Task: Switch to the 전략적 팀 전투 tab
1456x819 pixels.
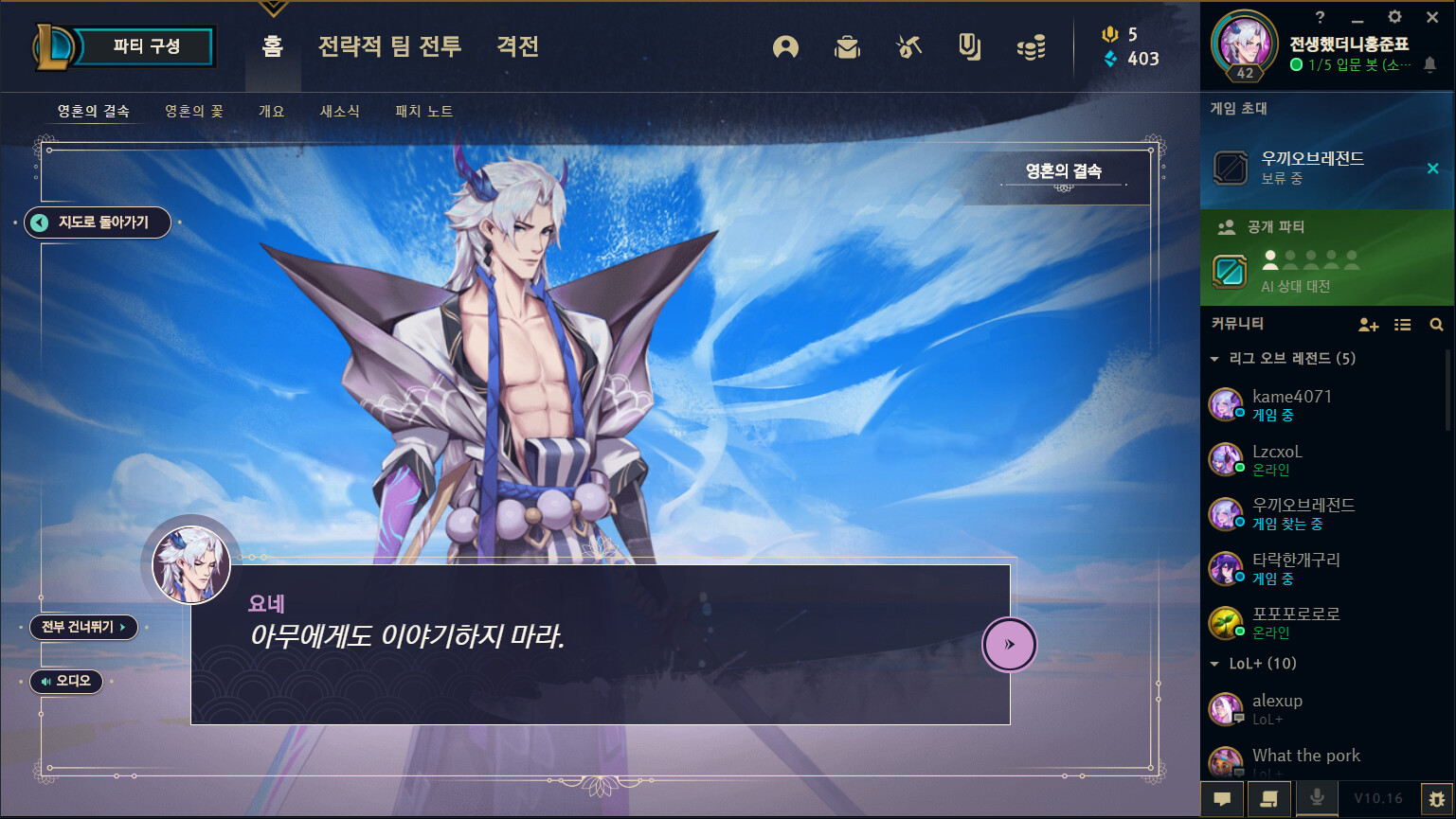Action: [389, 46]
